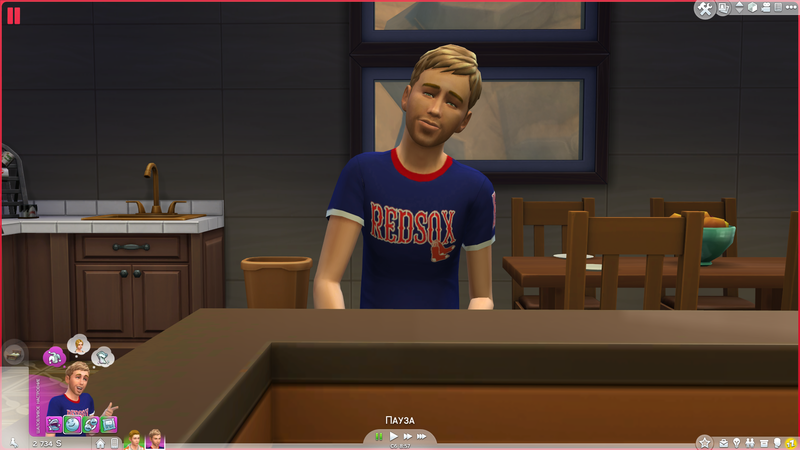Open Build Mode with the tools icon
800x450 pixels.
click(705, 9)
